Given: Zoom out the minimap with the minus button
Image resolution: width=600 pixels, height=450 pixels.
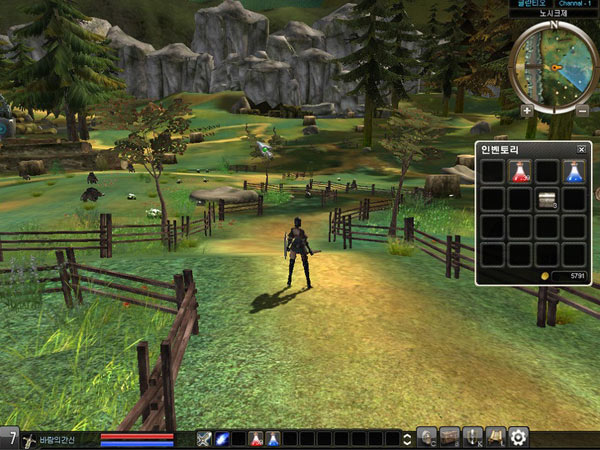Looking at the screenshot, I should [582, 110].
